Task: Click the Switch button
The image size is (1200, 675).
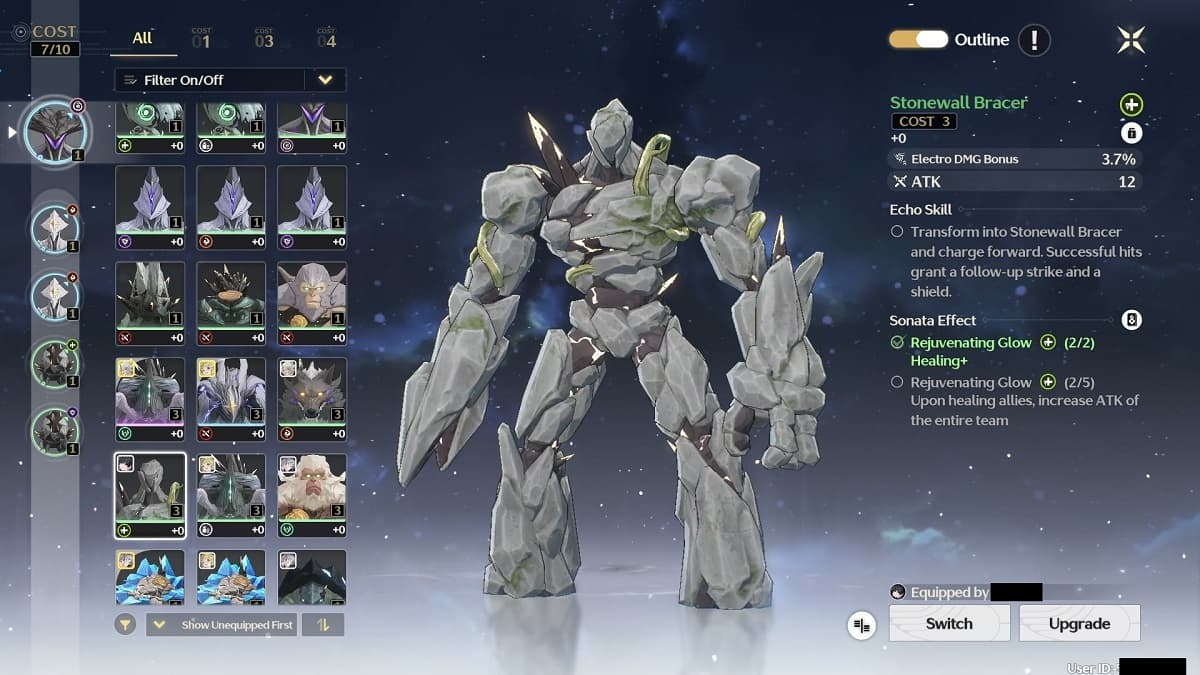Action: 948,623
